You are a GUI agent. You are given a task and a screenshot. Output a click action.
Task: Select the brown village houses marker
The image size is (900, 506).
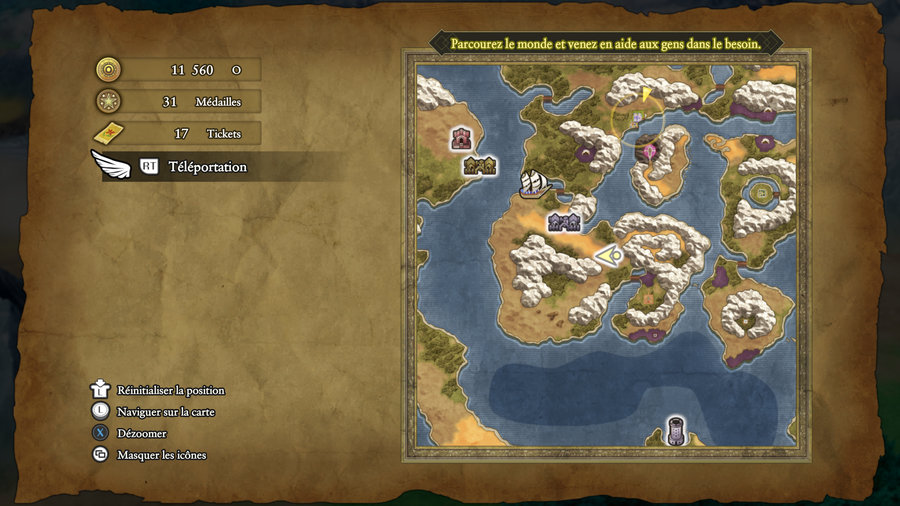pyautogui.click(x=480, y=166)
